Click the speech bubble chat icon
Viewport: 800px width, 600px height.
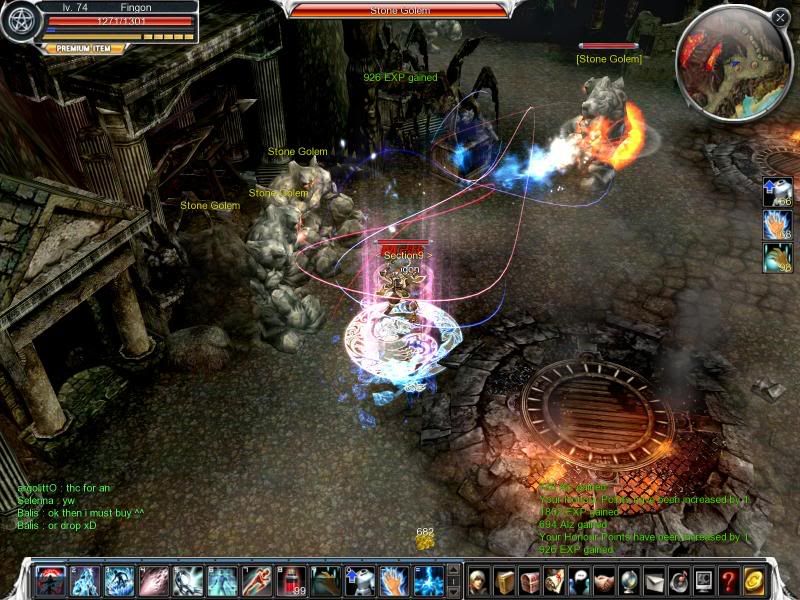tap(580, 580)
